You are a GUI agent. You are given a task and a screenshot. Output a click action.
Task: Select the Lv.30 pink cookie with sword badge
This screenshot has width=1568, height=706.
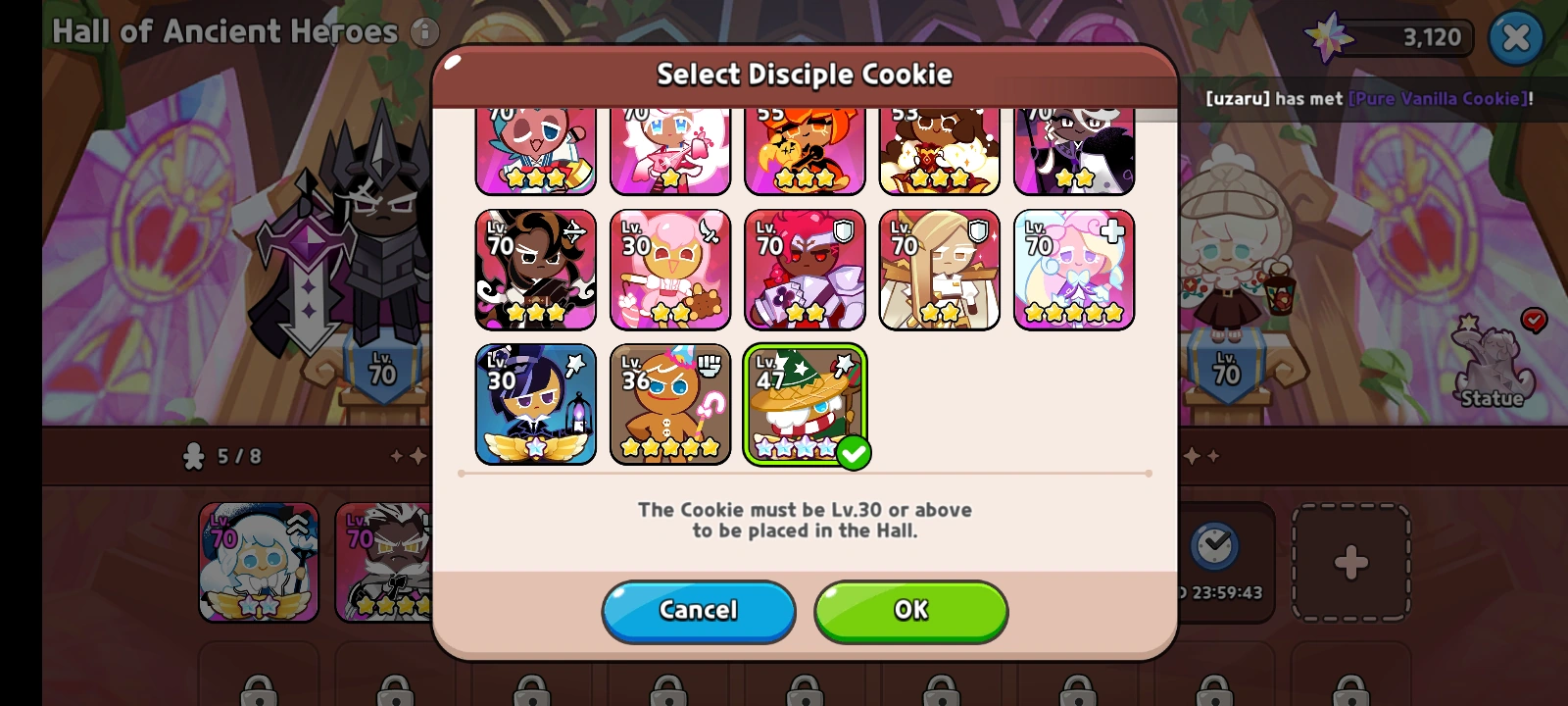click(670, 269)
